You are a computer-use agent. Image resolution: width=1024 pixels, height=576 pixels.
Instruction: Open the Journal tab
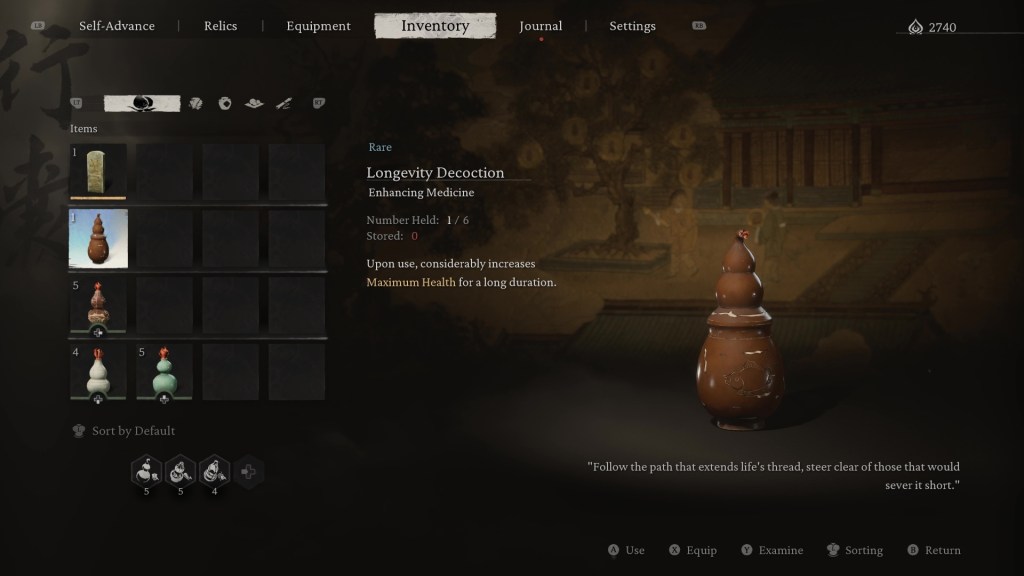coord(541,26)
